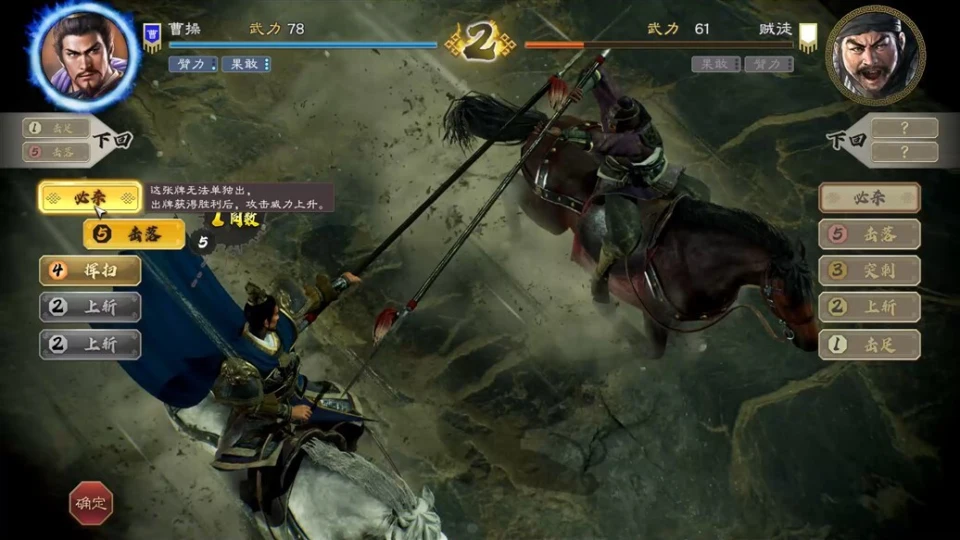Screen dimensions: 960x540
Task: Pick the 4 挥扫 attack card
Action: pos(90,270)
